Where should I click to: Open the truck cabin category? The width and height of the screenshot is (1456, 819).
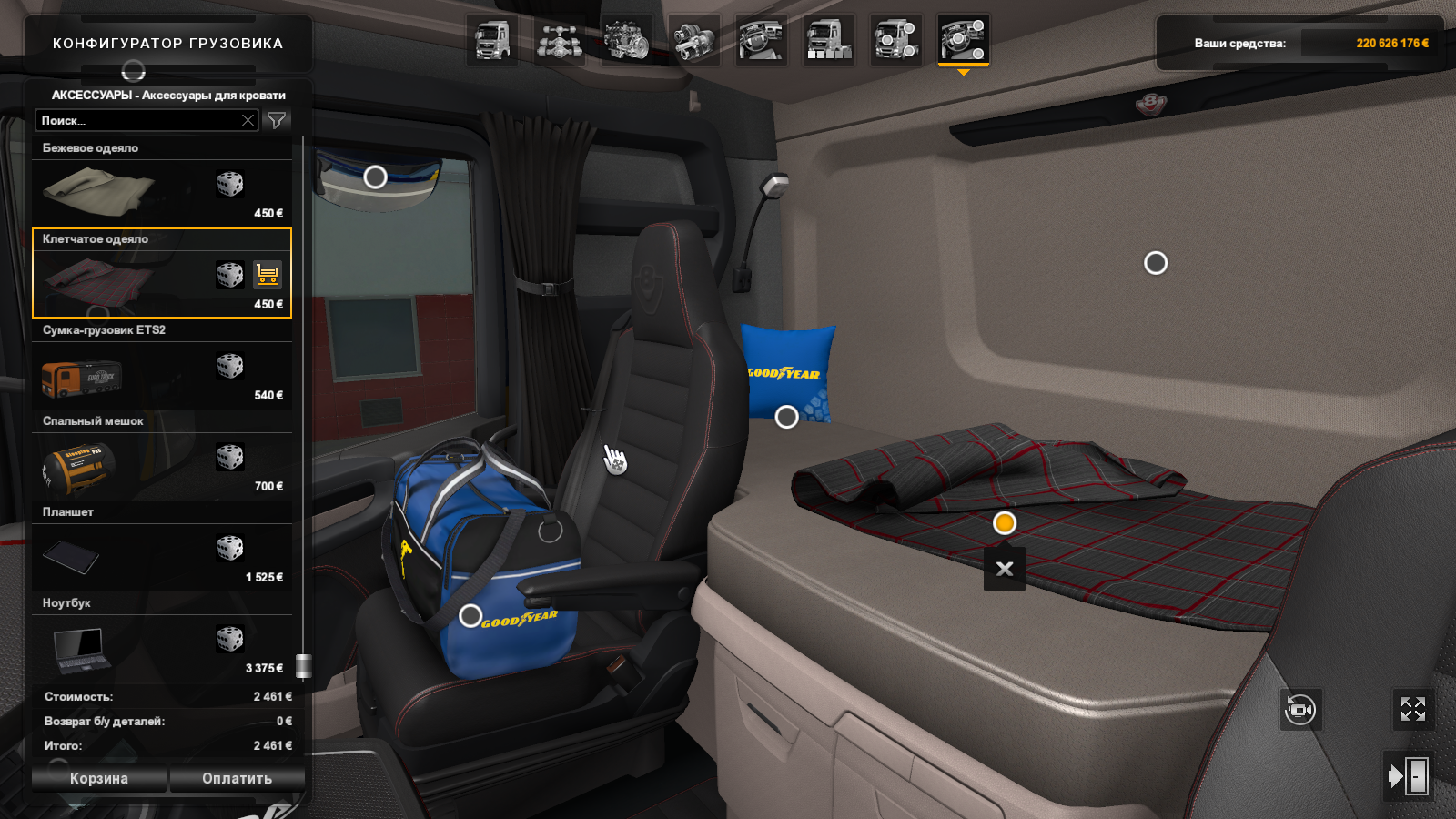coord(492,40)
